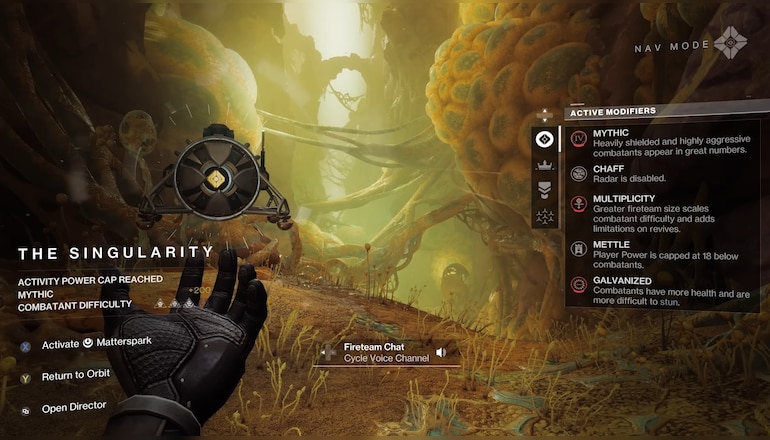Click the Nav Mode Ghost icon

point(730,44)
